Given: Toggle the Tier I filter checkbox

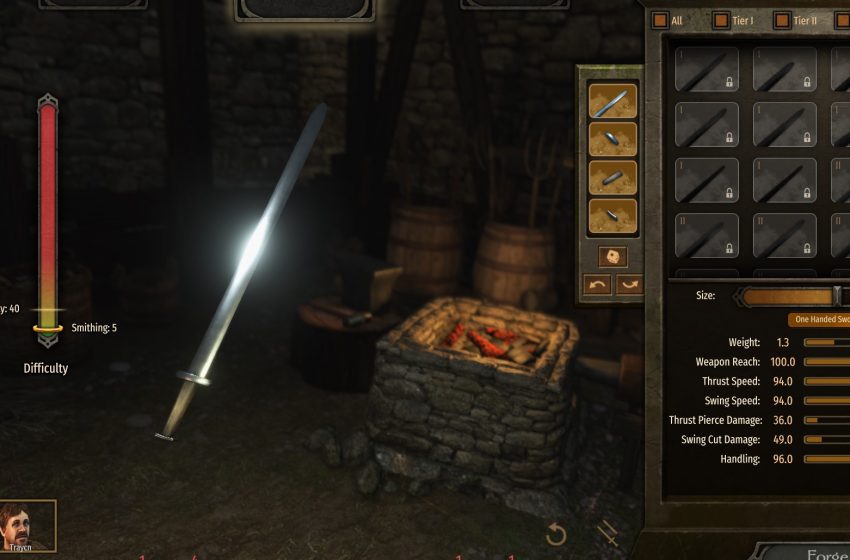Looking at the screenshot, I should (721, 20).
